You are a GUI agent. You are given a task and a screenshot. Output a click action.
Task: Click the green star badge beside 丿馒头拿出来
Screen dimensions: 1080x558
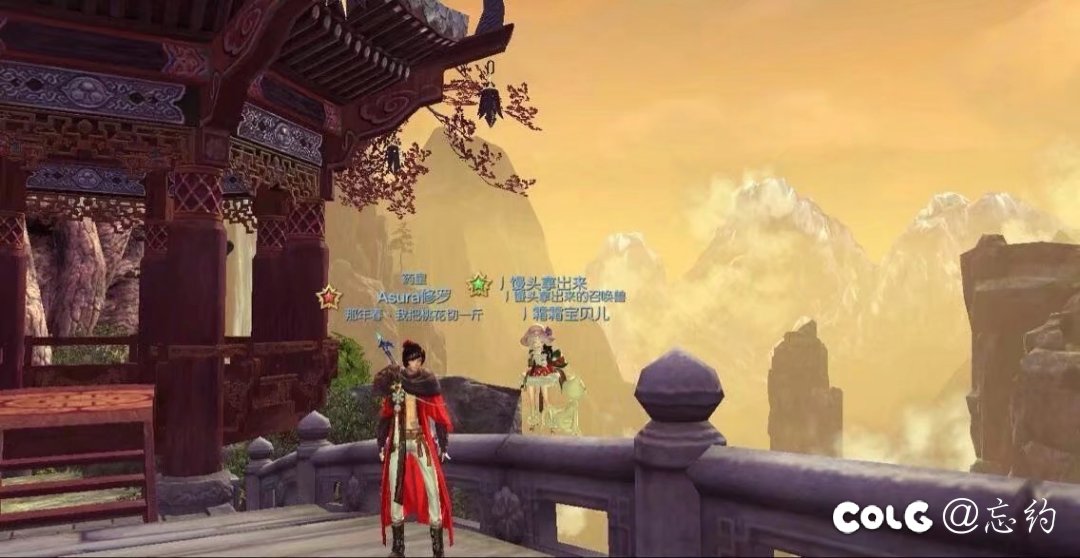point(480,285)
